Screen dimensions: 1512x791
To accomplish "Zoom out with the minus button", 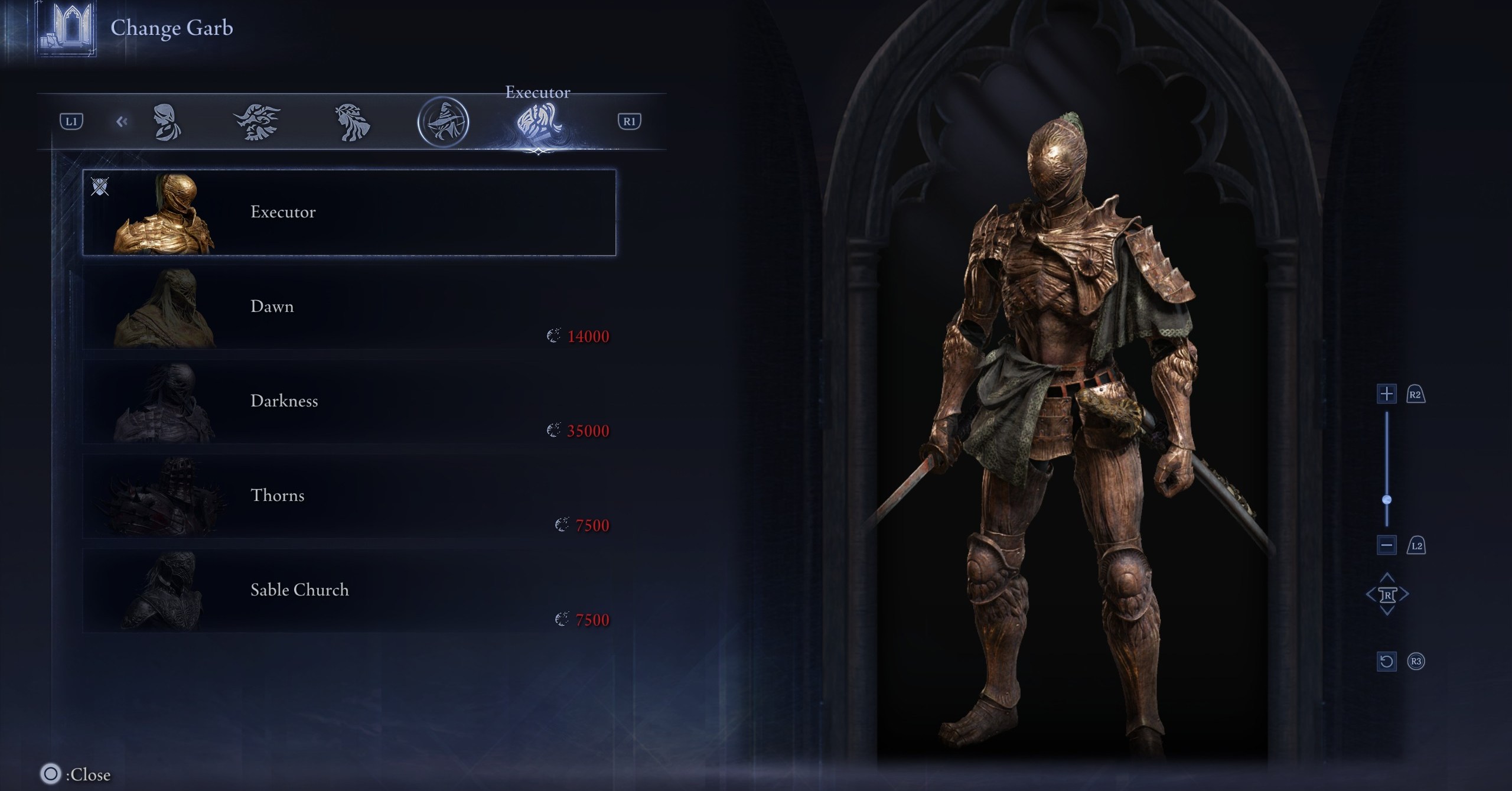I will [x=1386, y=545].
